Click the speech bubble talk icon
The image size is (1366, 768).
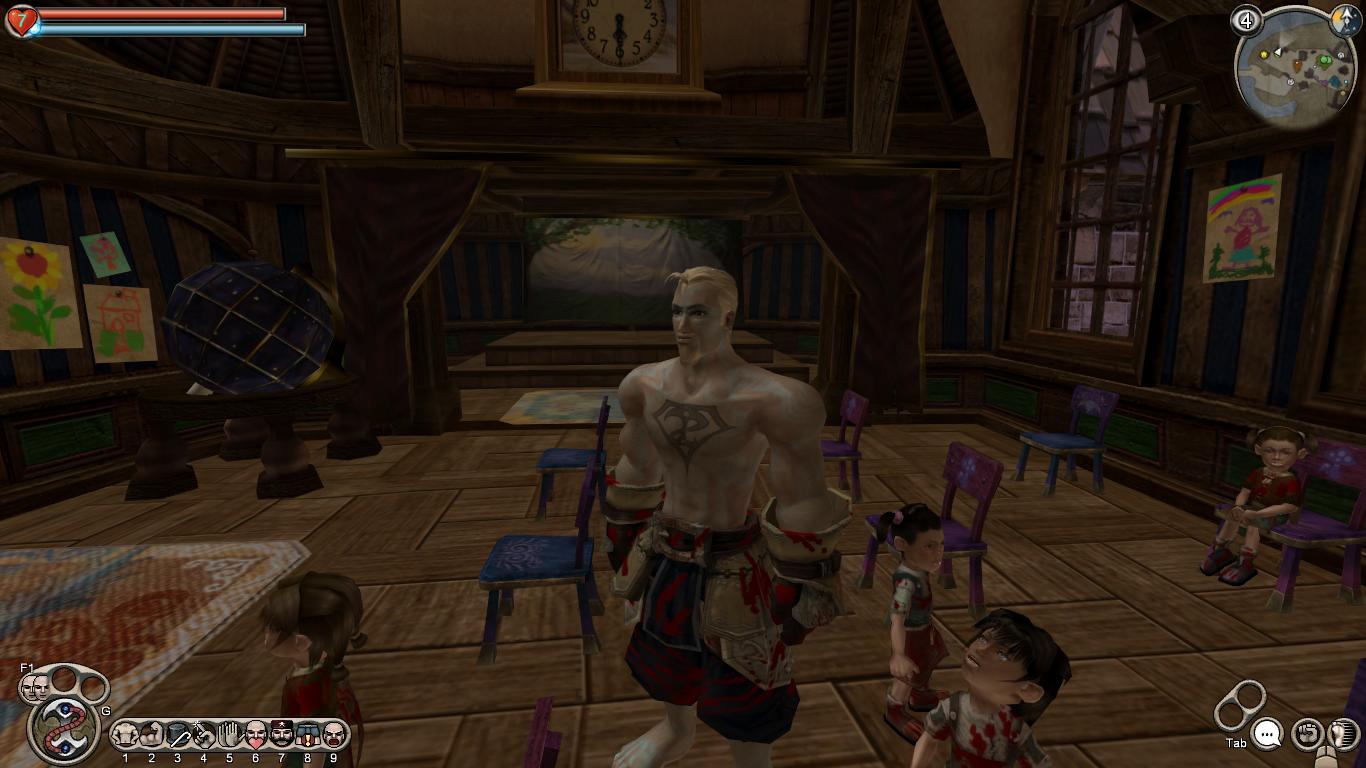pos(1268,735)
